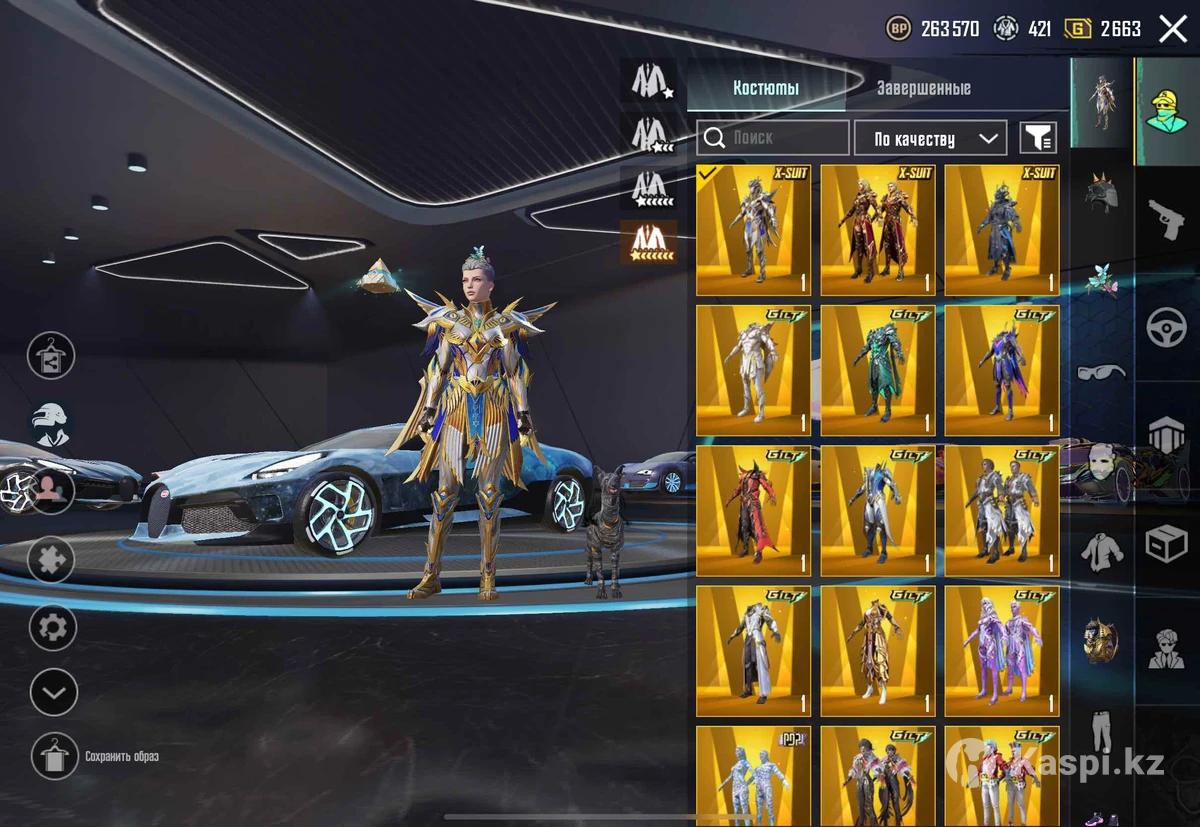
Task: Open the box crate category
Action: pyautogui.click(x=1166, y=545)
